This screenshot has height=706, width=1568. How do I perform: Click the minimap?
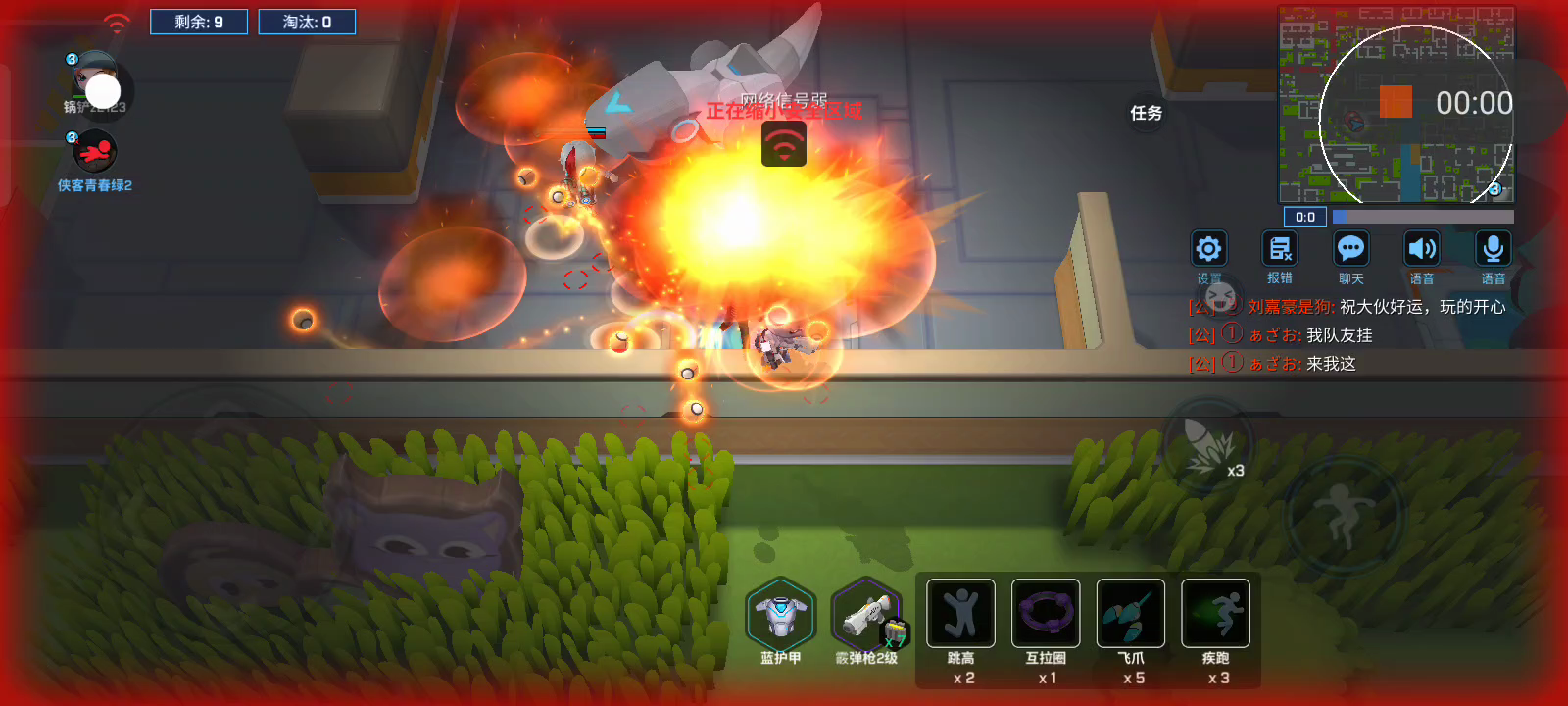[x=1396, y=104]
